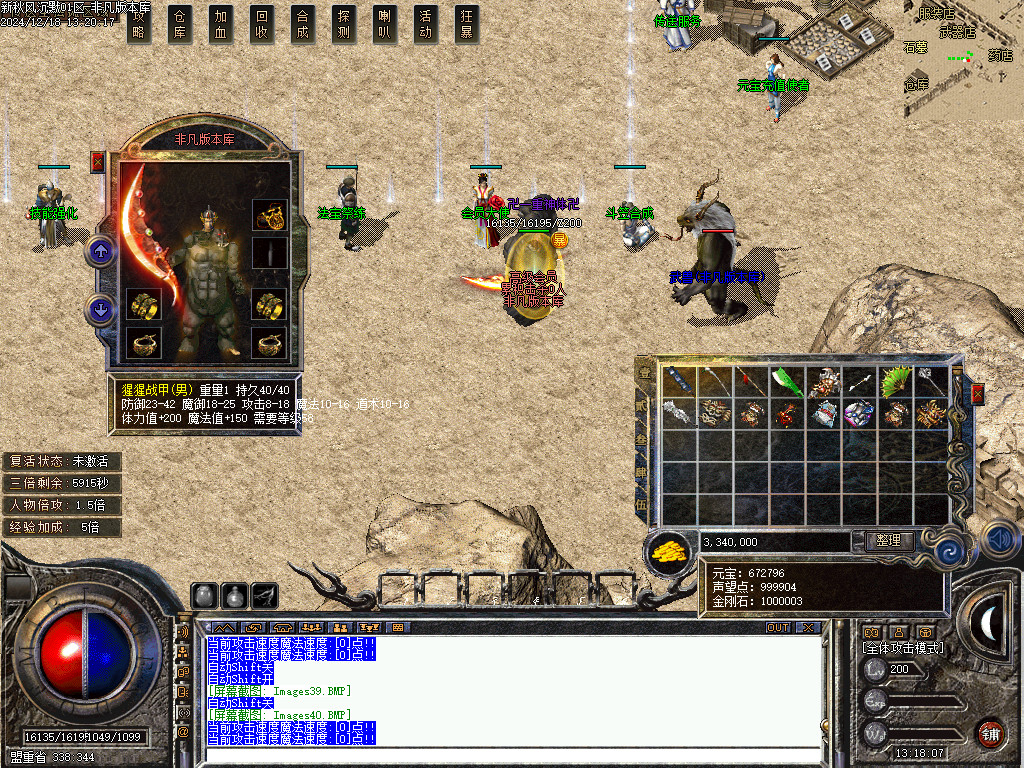Click the 加血 heal button
The width and height of the screenshot is (1024, 768).
pos(221,24)
